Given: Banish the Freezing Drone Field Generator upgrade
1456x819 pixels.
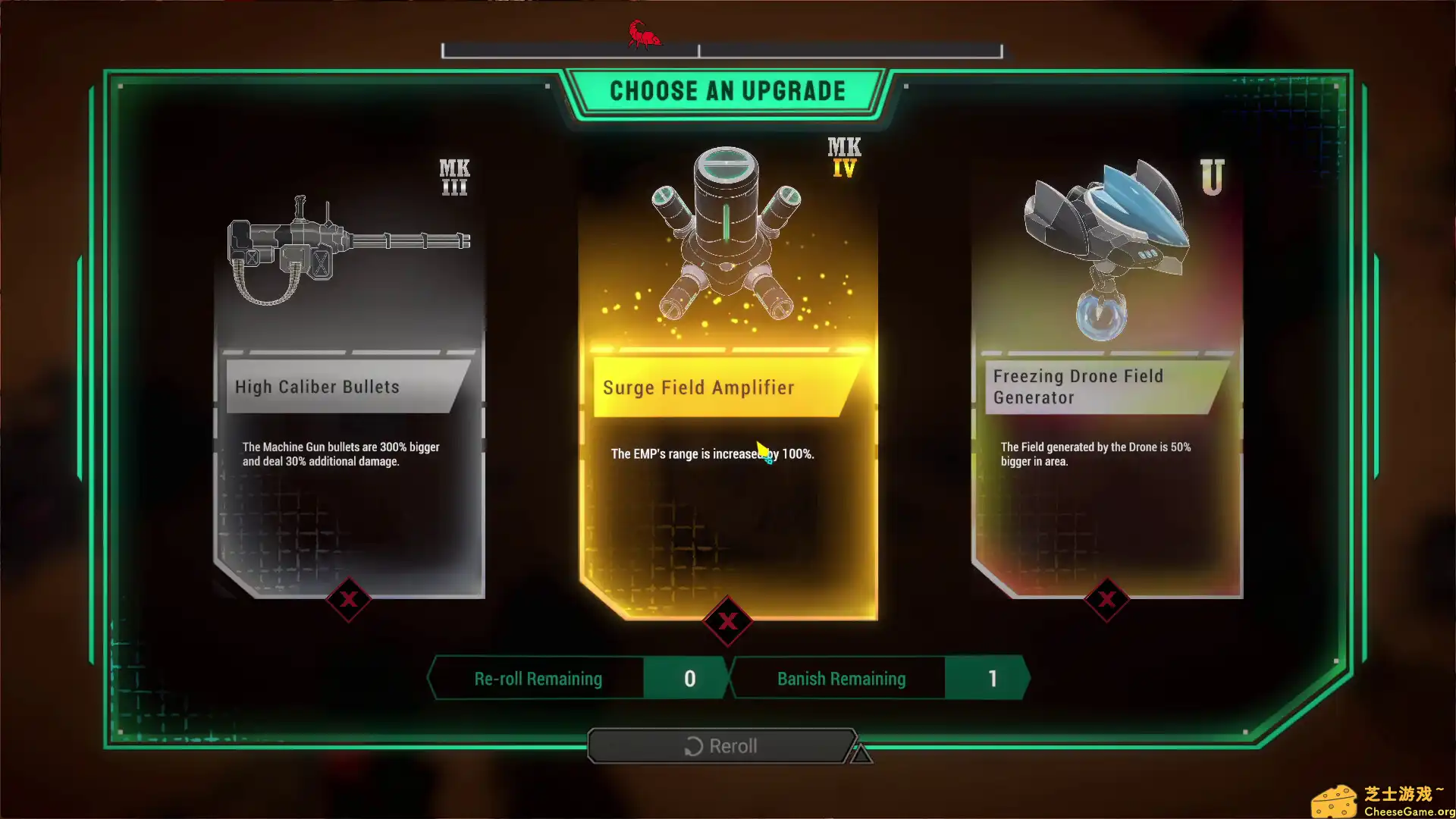Looking at the screenshot, I should pos(1107,600).
